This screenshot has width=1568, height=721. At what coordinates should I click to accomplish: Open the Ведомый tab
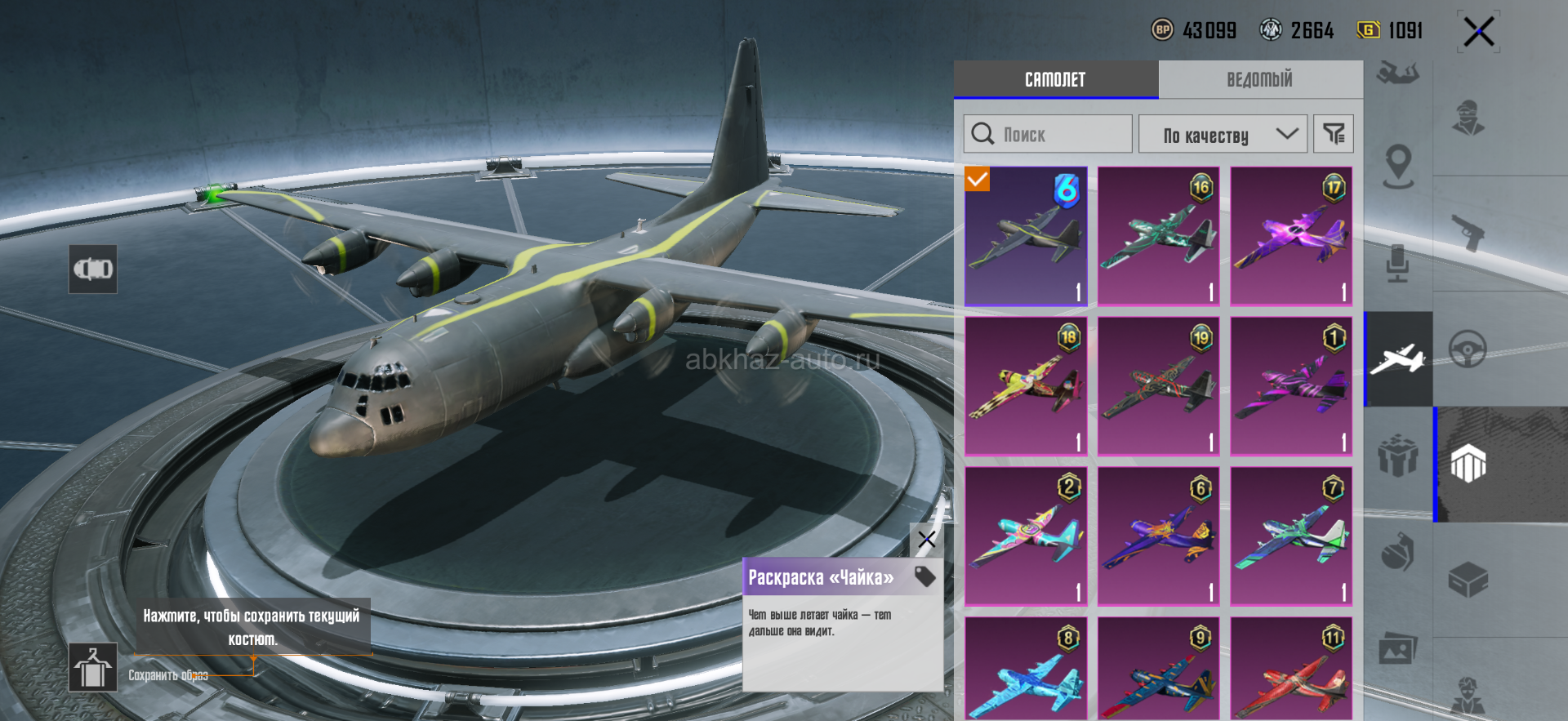click(1259, 80)
